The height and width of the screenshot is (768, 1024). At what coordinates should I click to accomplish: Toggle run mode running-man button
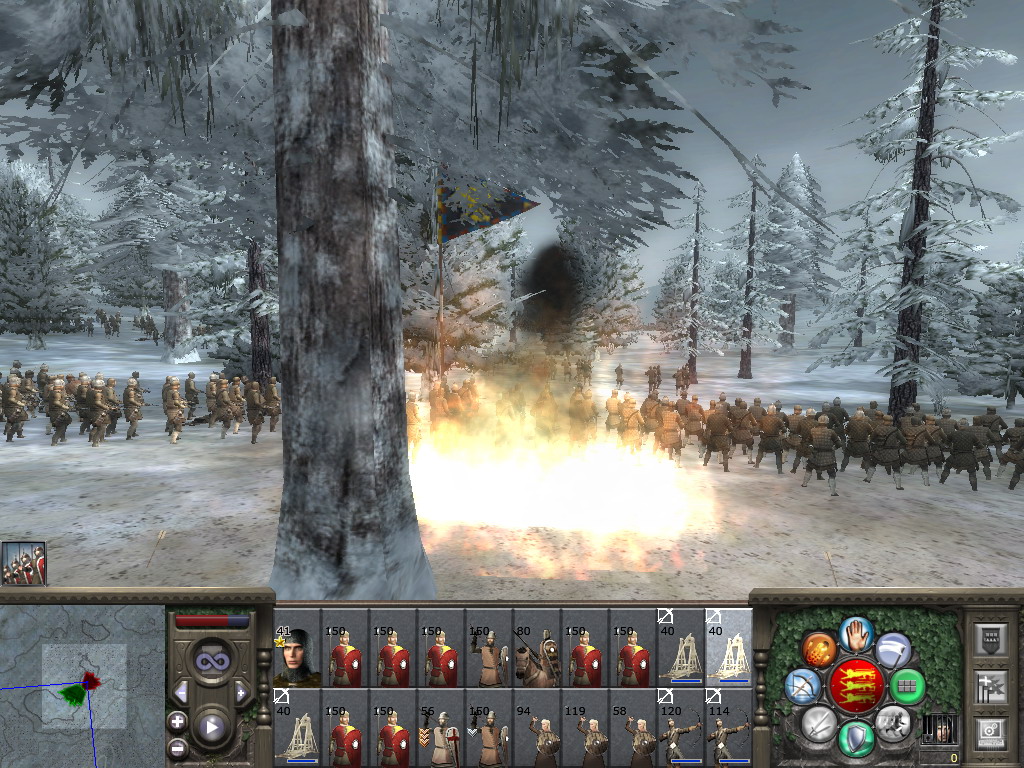pos(891,722)
